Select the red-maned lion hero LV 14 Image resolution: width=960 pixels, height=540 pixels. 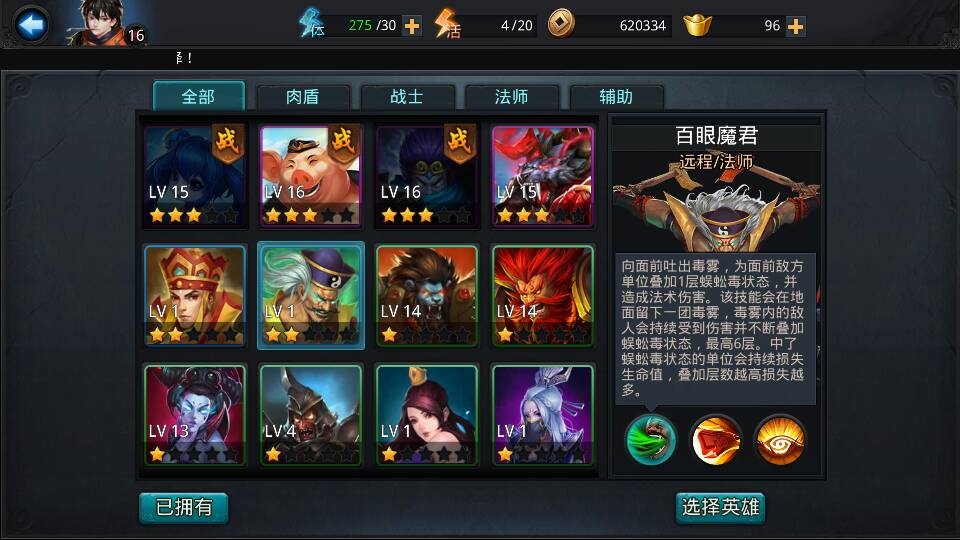(542, 295)
